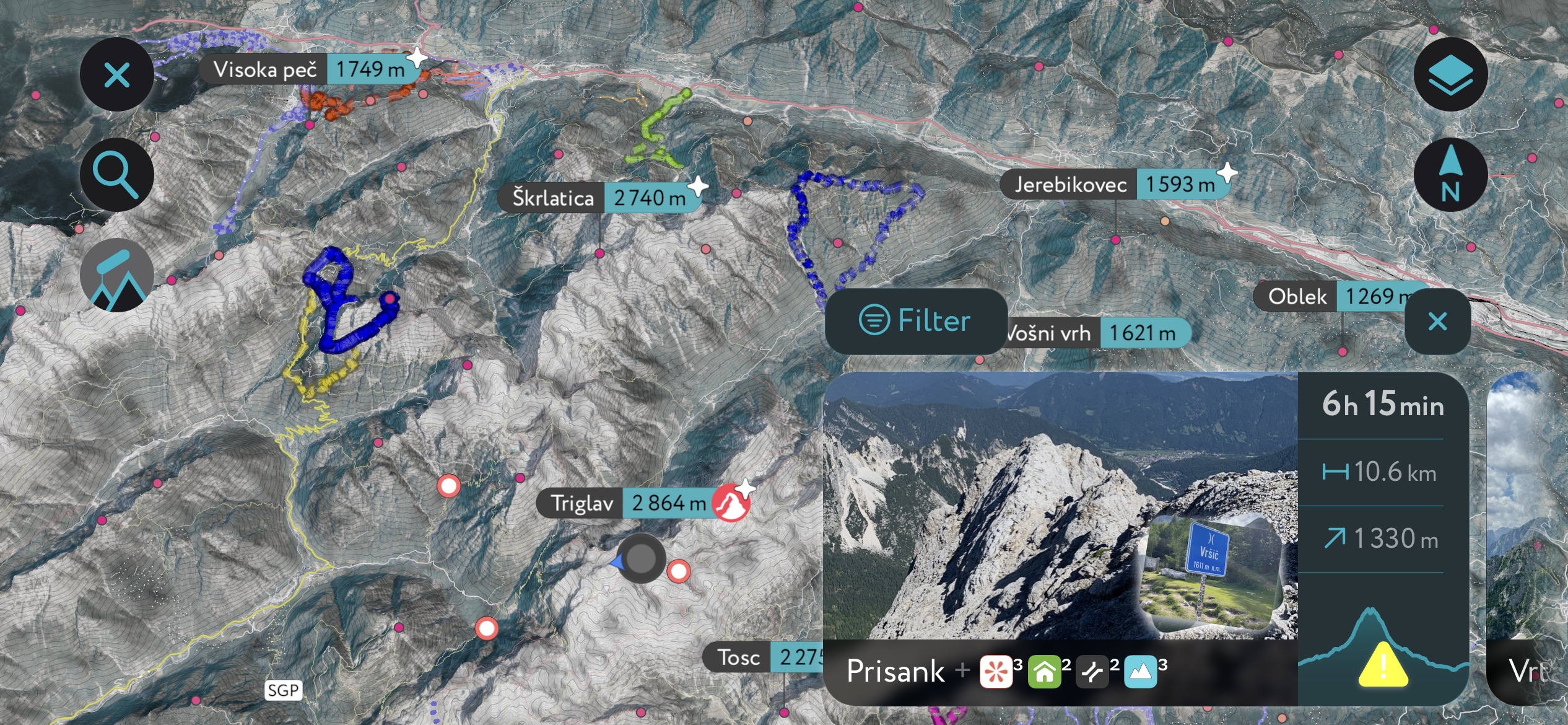Tap the green hut icon on Prisank card
The image size is (1568, 725).
1045,672
